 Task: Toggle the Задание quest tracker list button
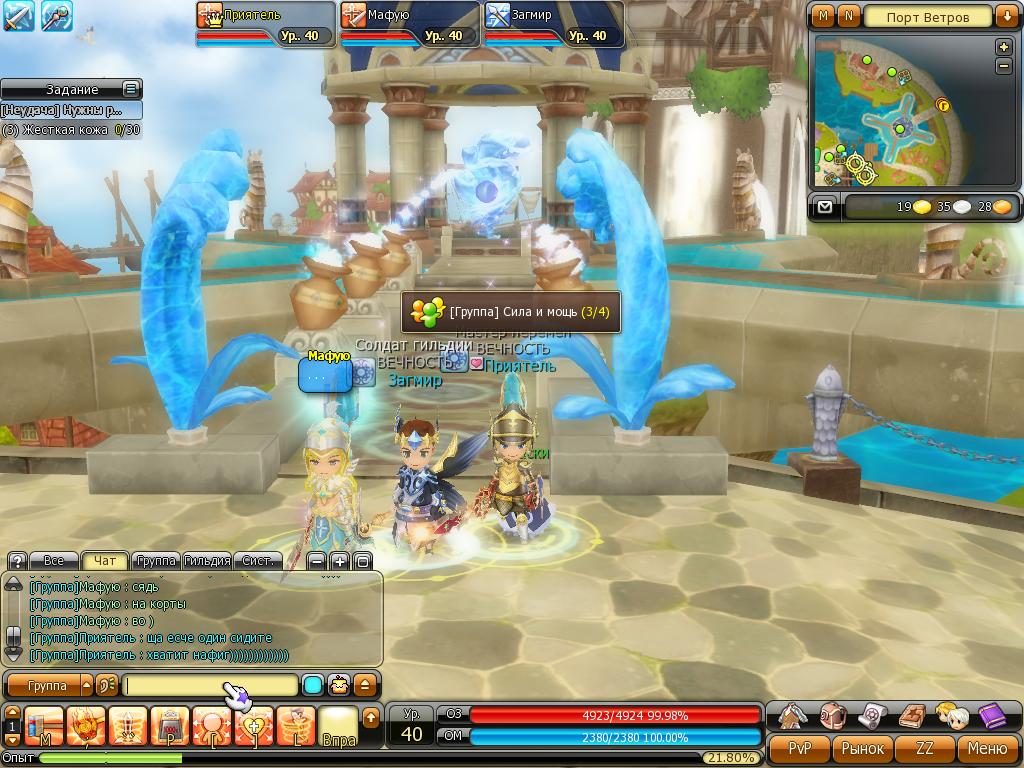131,89
